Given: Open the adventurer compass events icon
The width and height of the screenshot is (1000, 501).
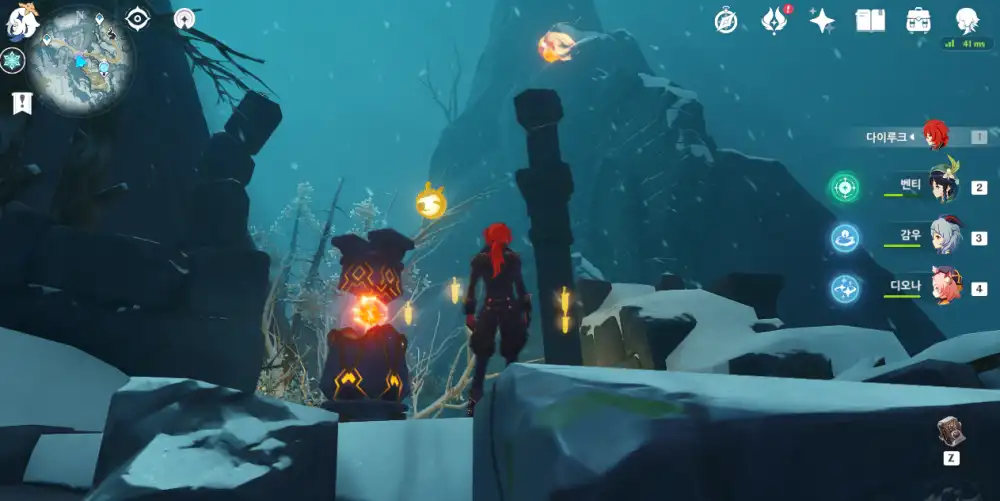Looking at the screenshot, I should point(726,20).
